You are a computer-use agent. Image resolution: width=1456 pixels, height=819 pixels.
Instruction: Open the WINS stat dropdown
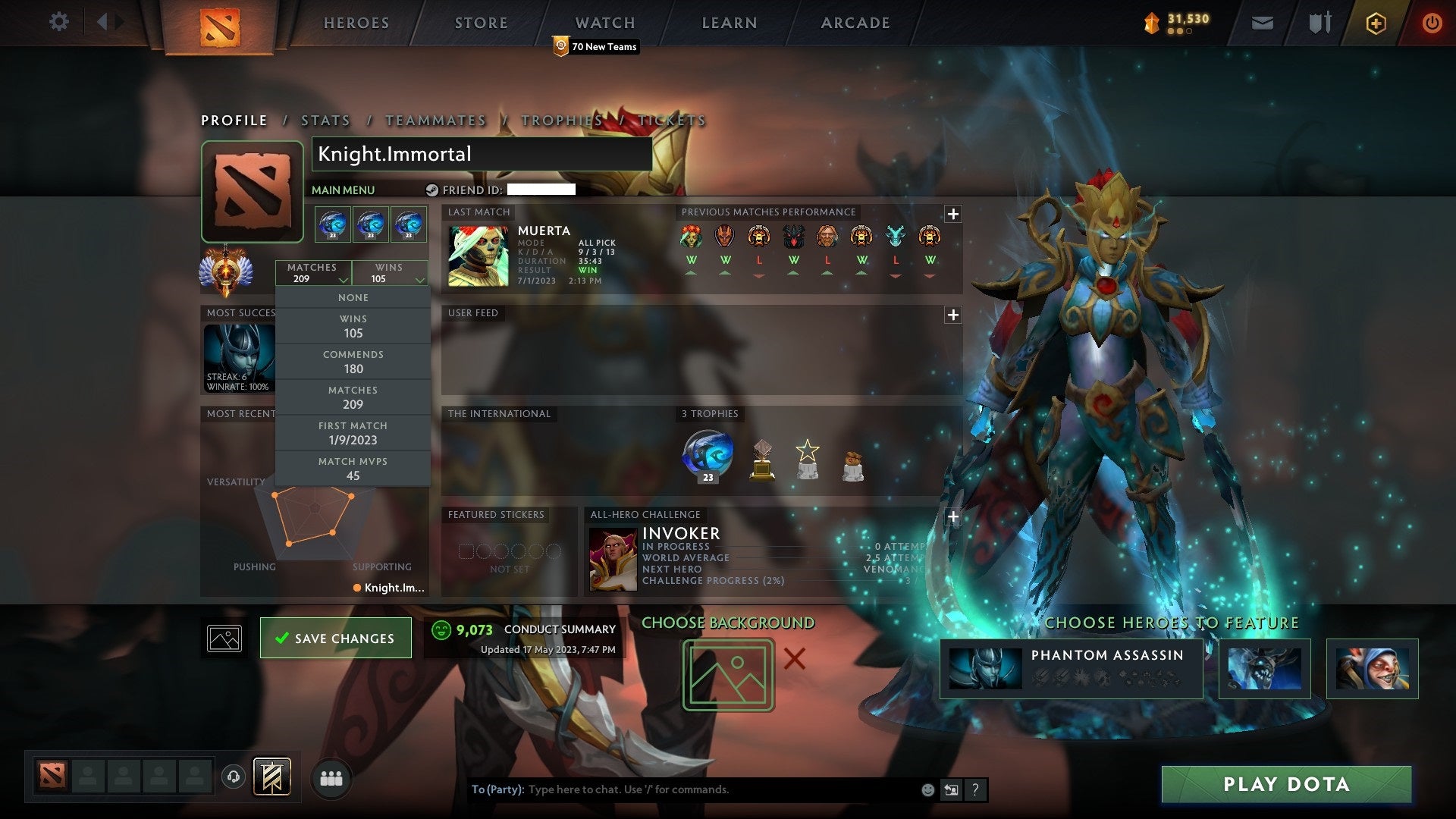coord(389,273)
